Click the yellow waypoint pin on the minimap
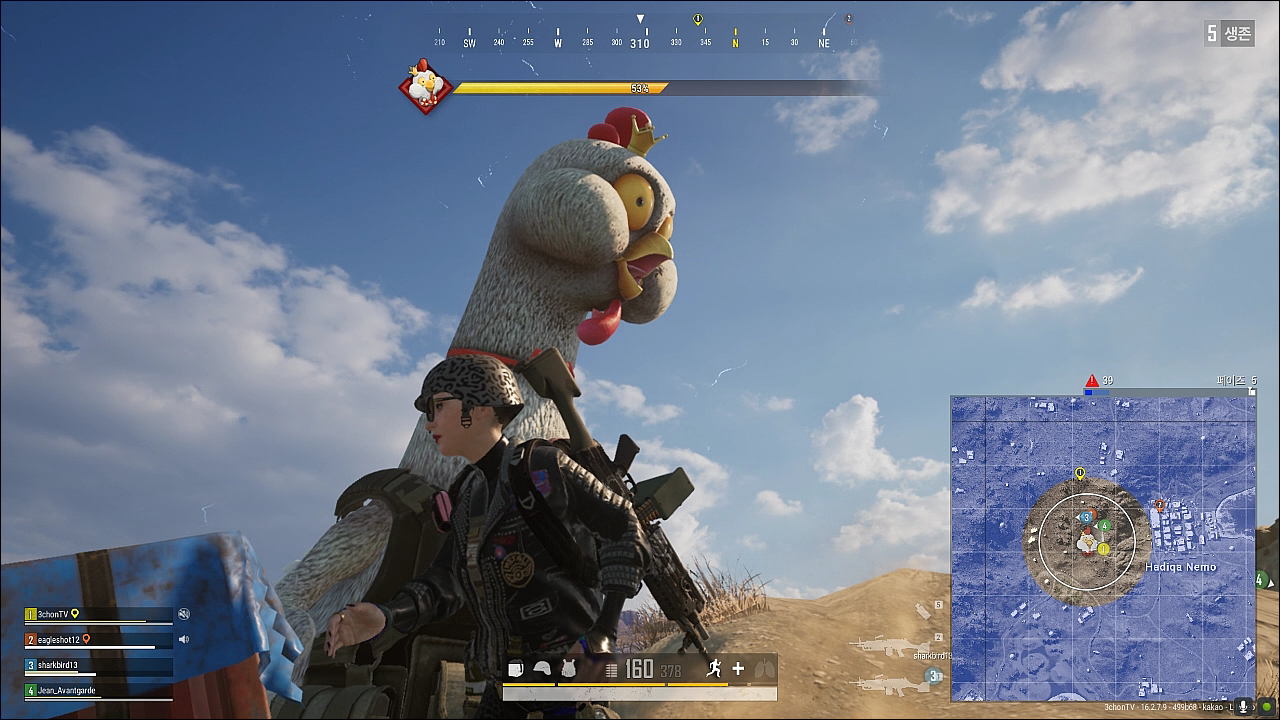Viewport: 1280px width, 720px height. point(1080,473)
